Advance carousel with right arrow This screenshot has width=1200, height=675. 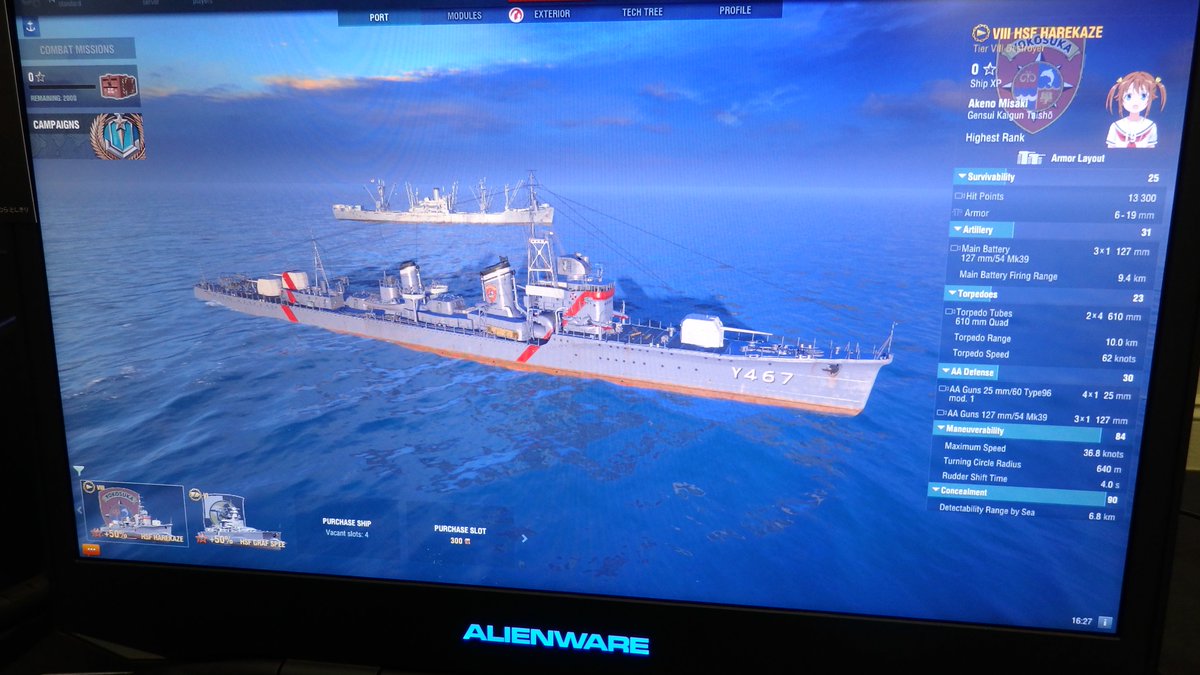524,538
